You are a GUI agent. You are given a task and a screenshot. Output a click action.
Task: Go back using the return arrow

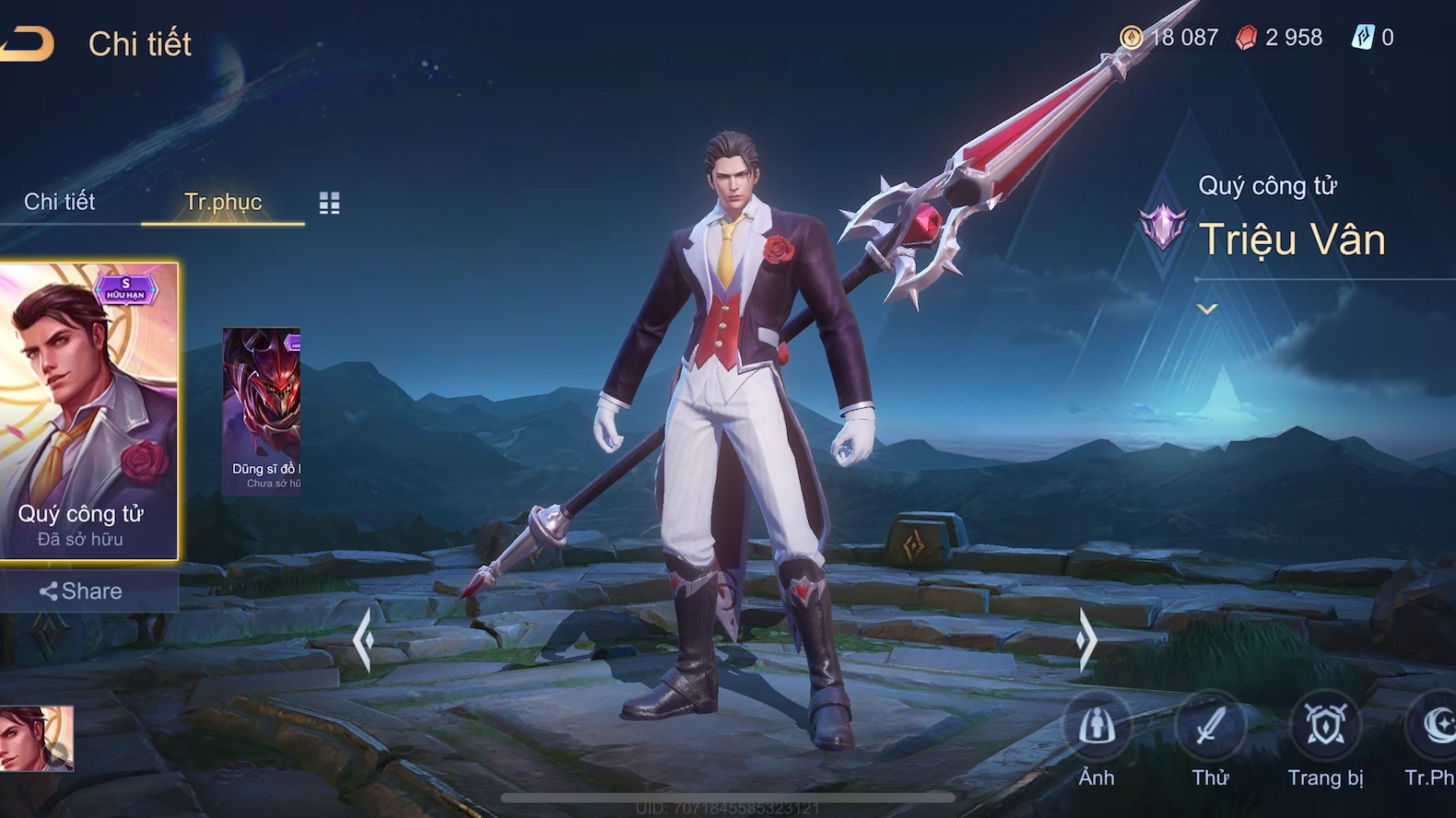click(x=26, y=43)
